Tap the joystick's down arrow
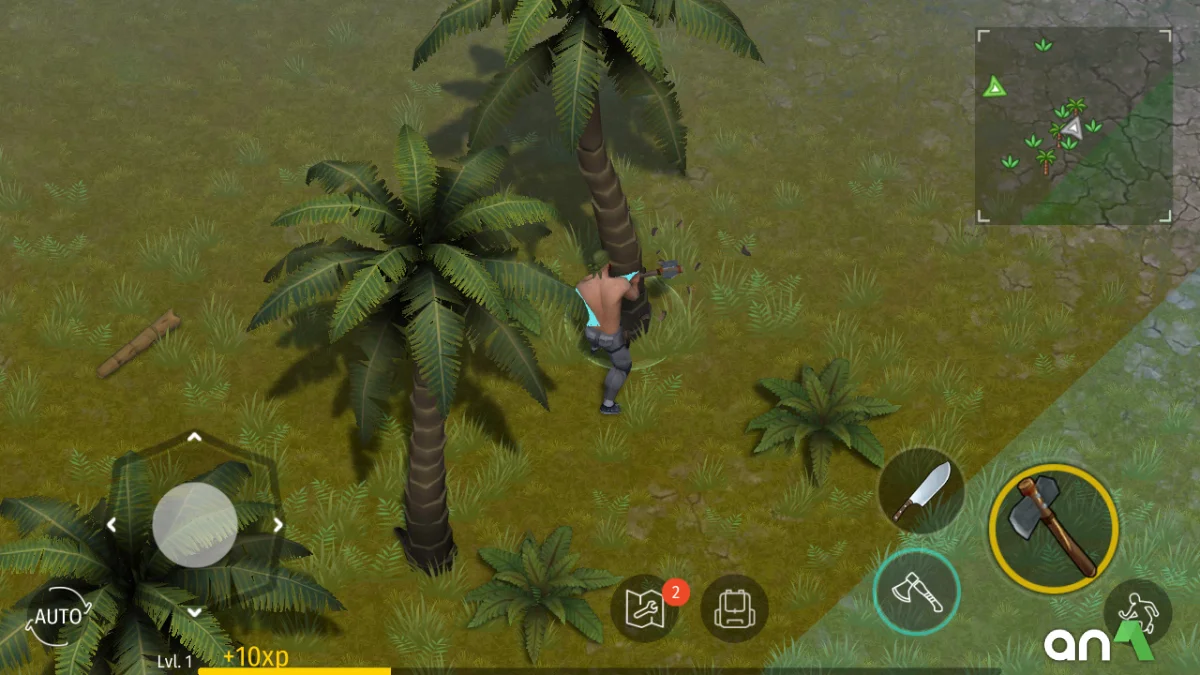This screenshot has height=675, width=1200. 195,611
